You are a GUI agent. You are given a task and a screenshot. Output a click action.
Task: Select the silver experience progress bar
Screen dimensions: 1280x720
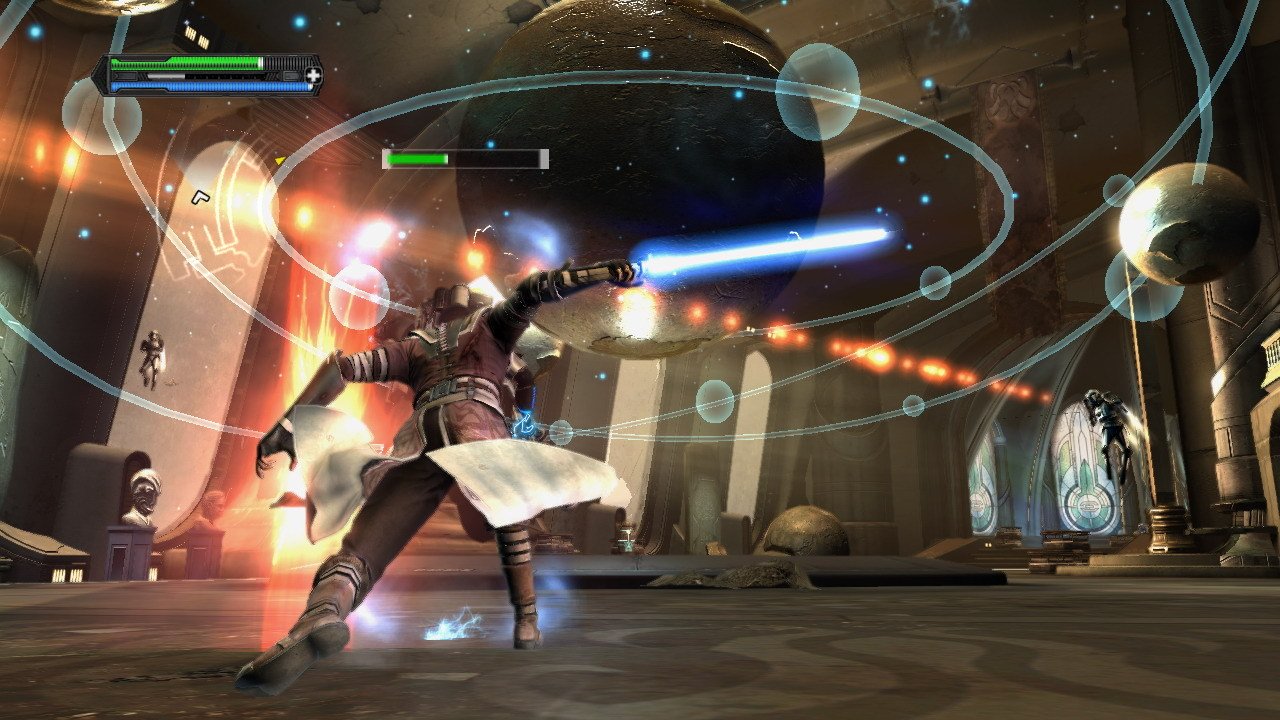(x=165, y=77)
